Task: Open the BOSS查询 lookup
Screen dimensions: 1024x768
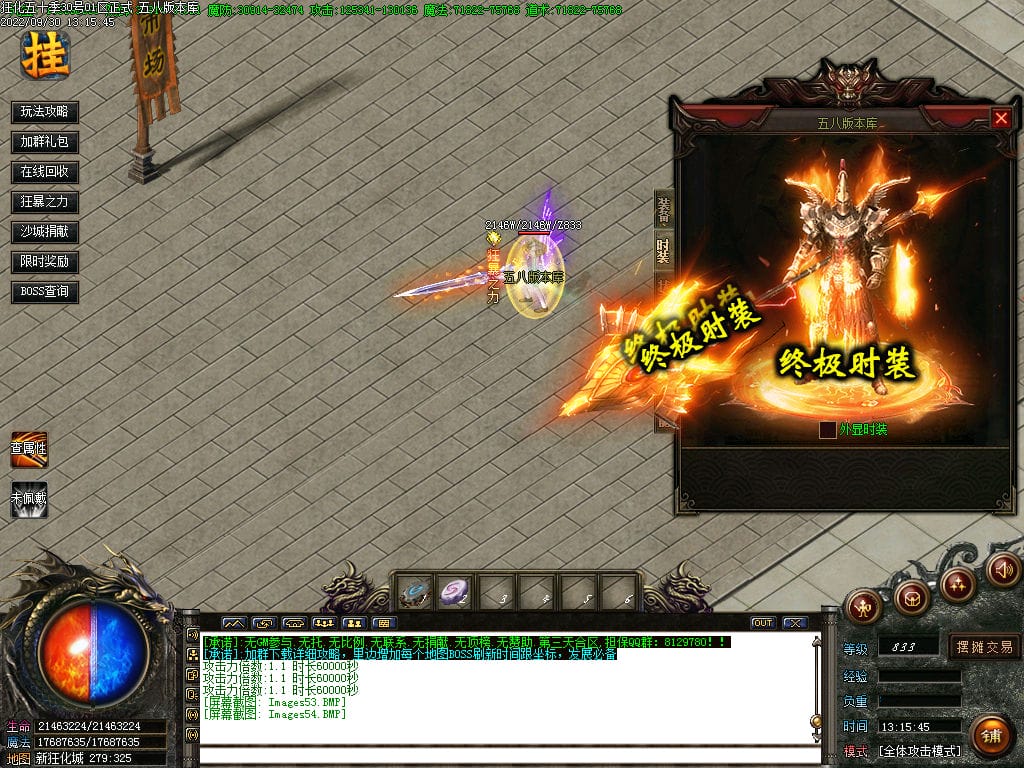Action: point(45,292)
